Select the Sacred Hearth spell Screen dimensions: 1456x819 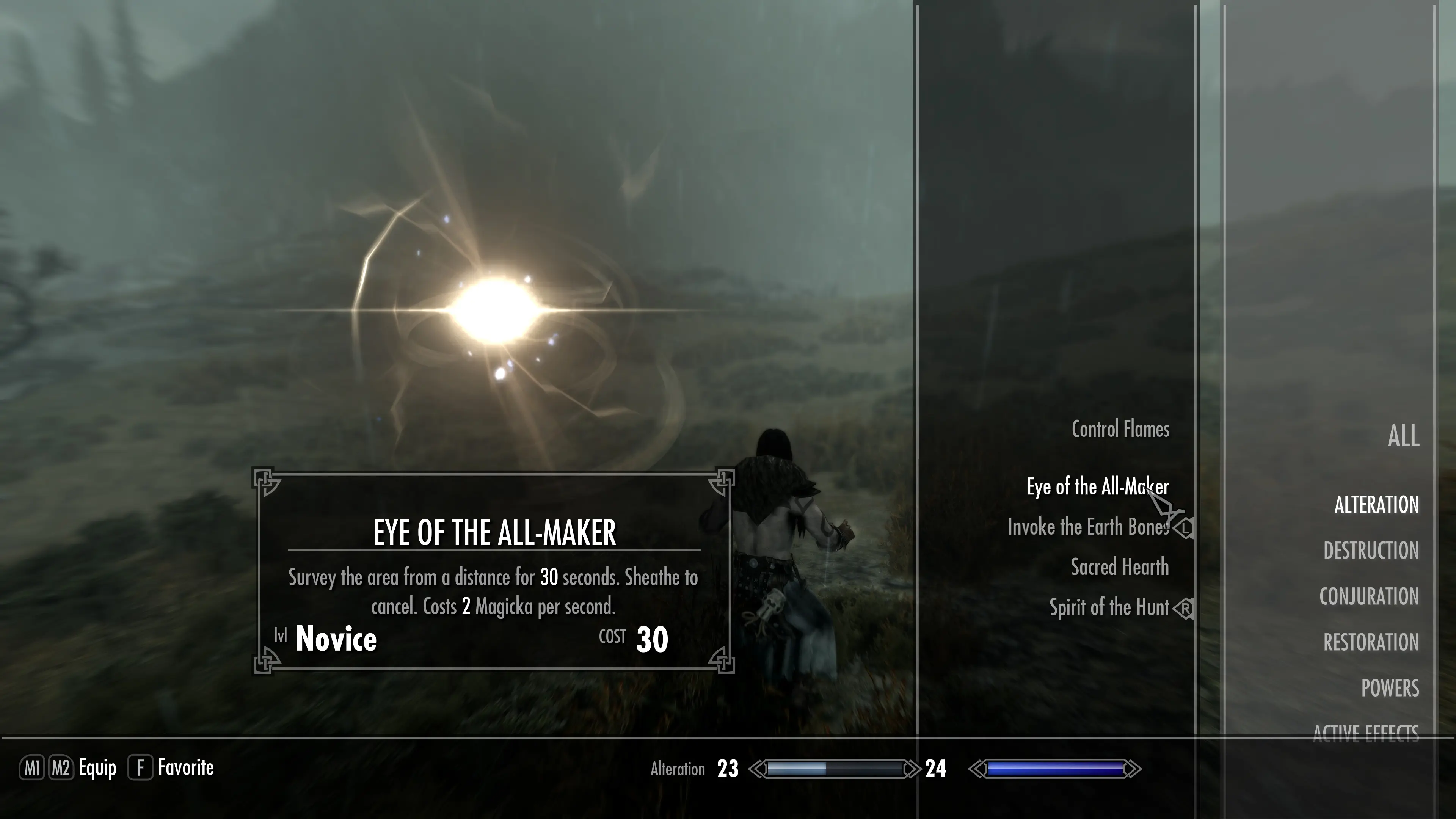[x=1120, y=568]
